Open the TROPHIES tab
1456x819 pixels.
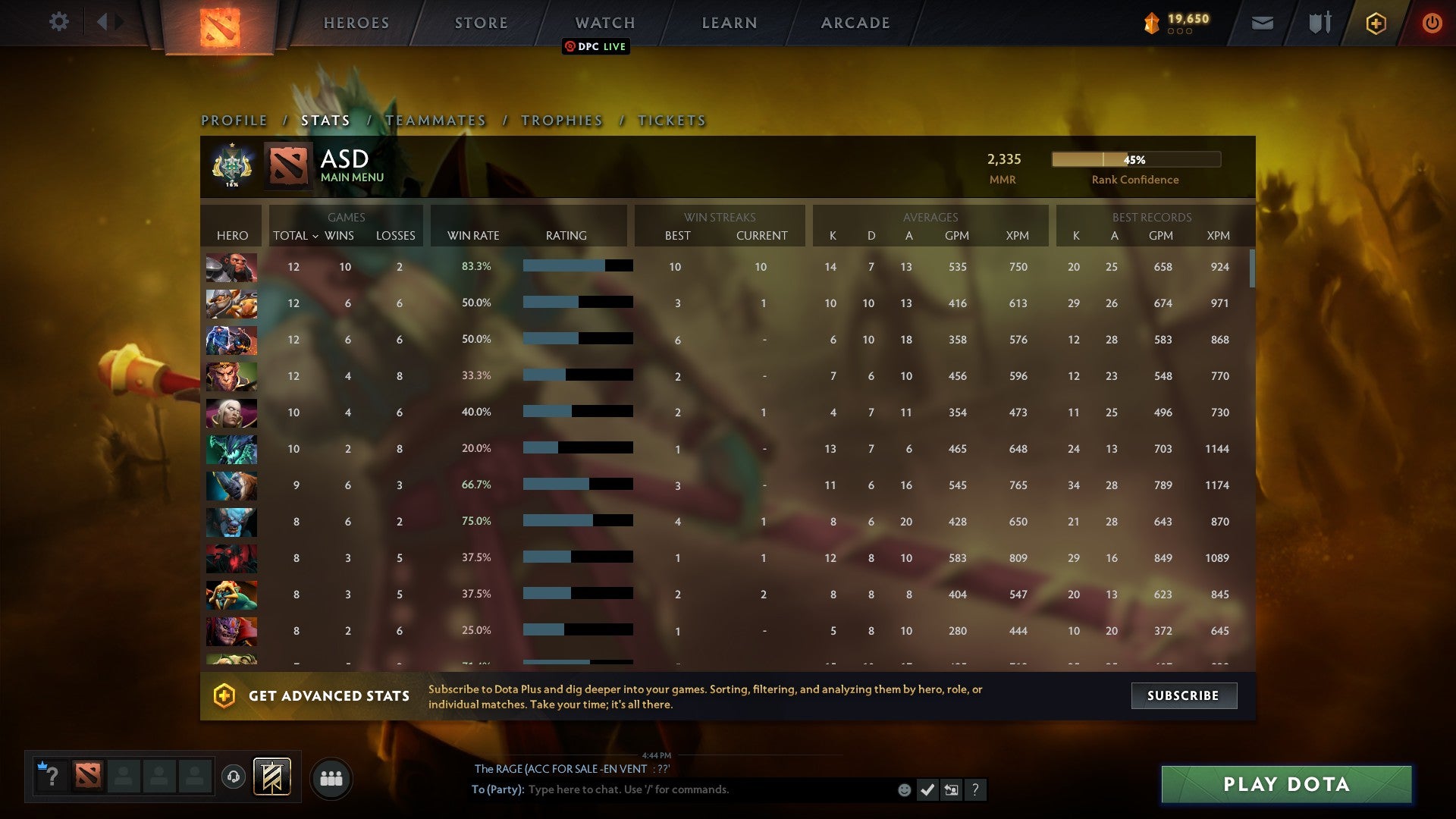(x=561, y=120)
